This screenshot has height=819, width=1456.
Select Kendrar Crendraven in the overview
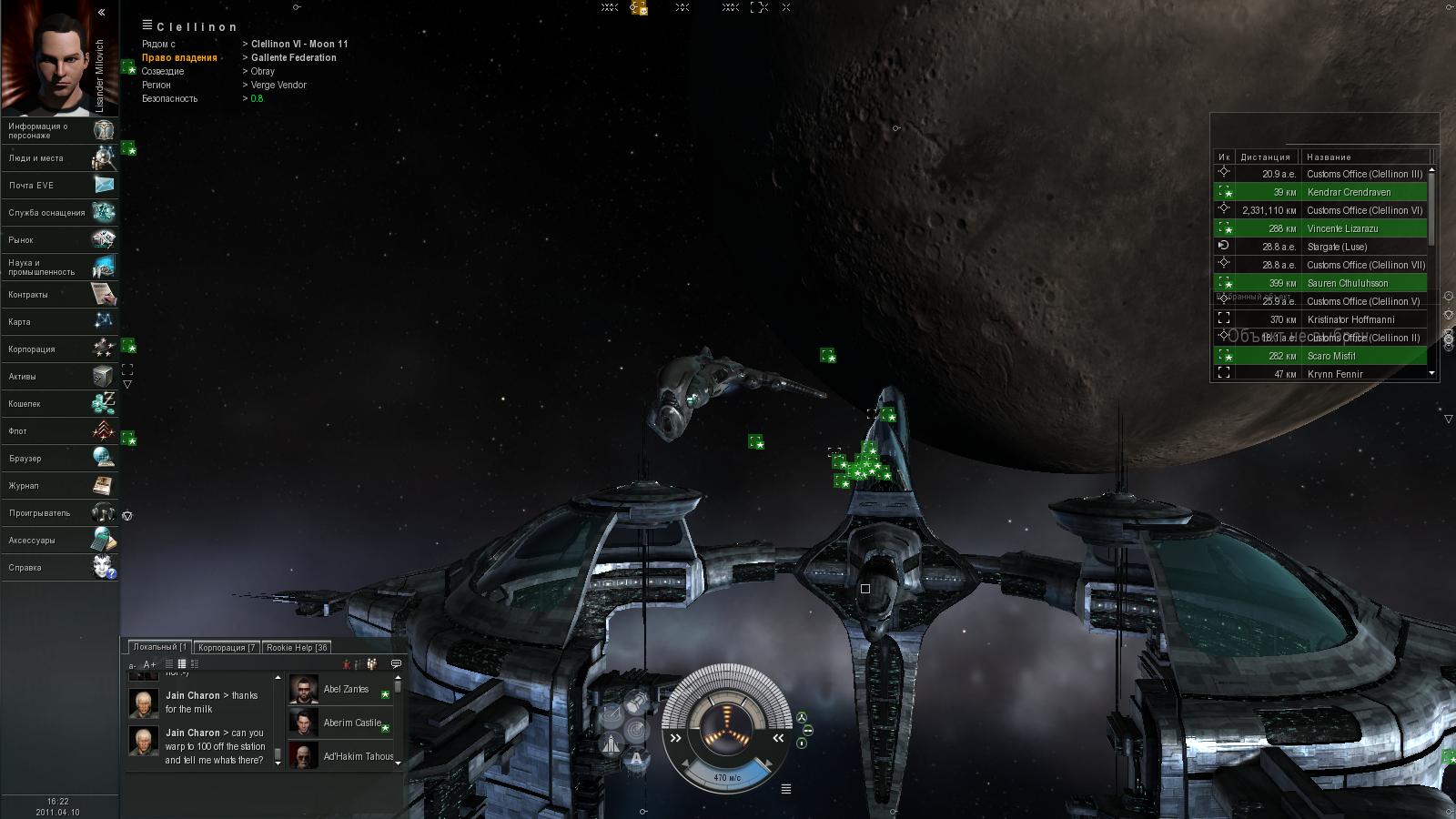click(1348, 192)
